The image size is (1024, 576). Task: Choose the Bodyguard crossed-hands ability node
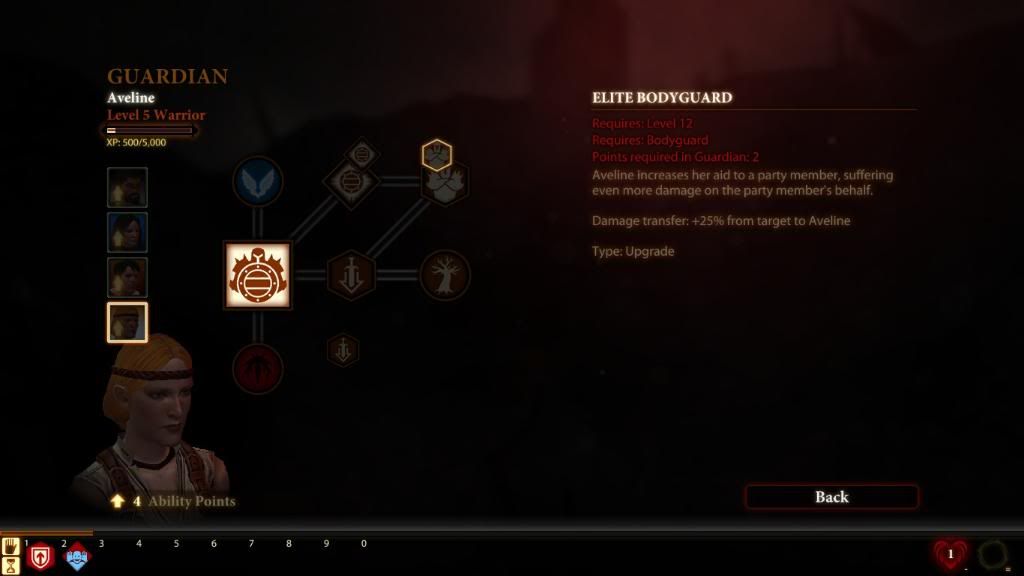pyautogui.click(x=444, y=184)
